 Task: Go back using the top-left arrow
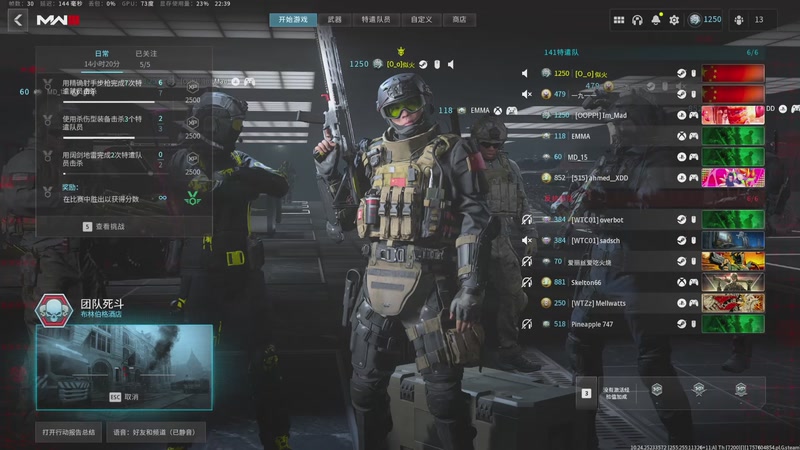click(18, 20)
